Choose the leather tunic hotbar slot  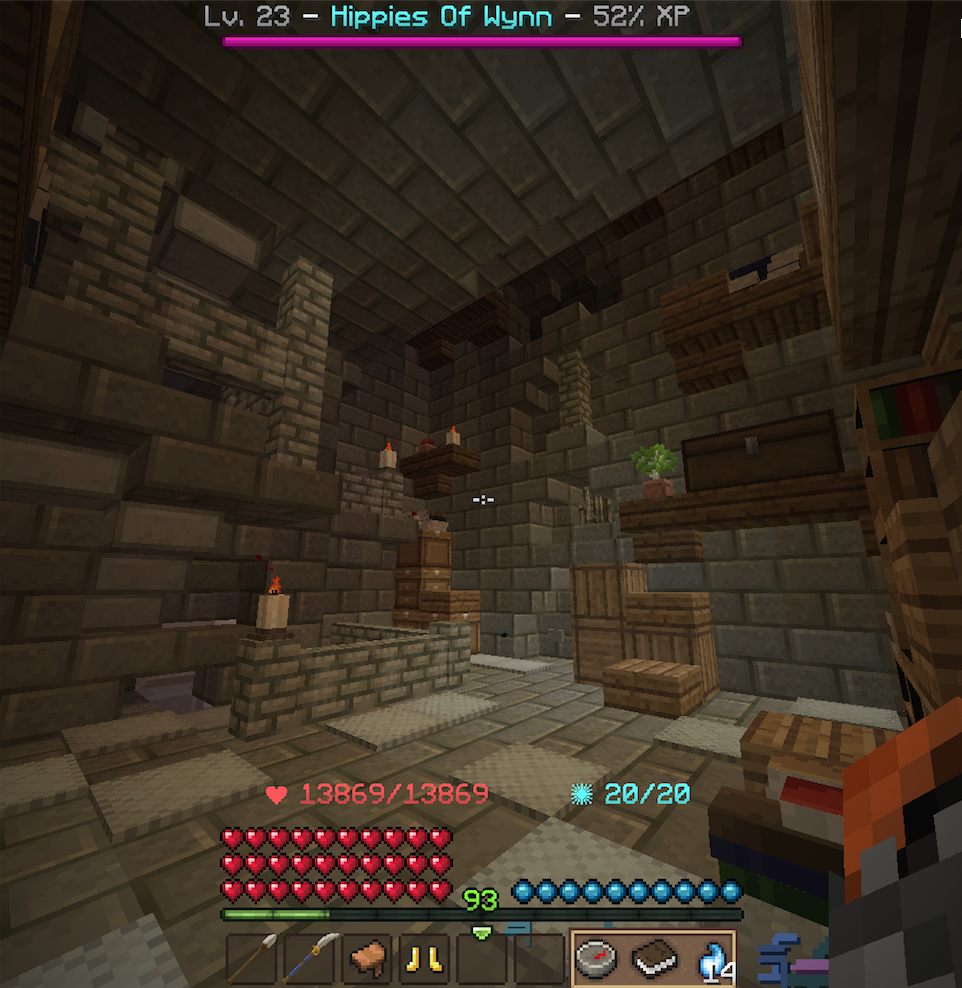click(368, 960)
